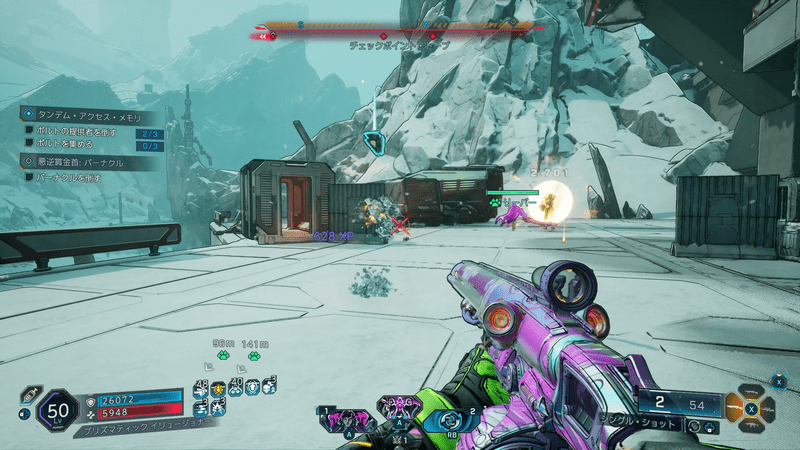The width and height of the screenshot is (800, 450).
Task: Click the green paw marker labeled 96m
Action: (223, 355)
